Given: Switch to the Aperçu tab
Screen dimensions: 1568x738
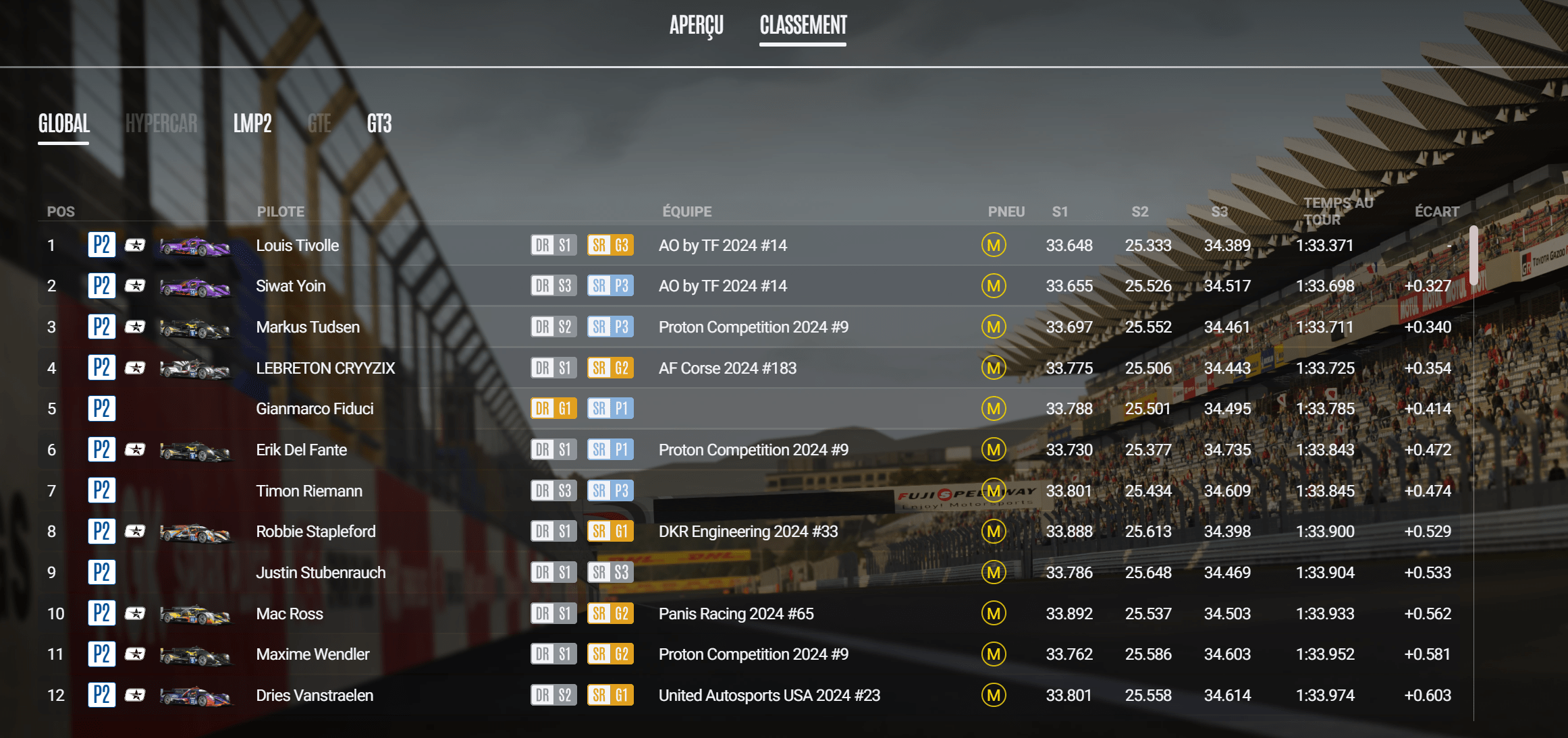Looking at the screenshot, I should (696, 26).
